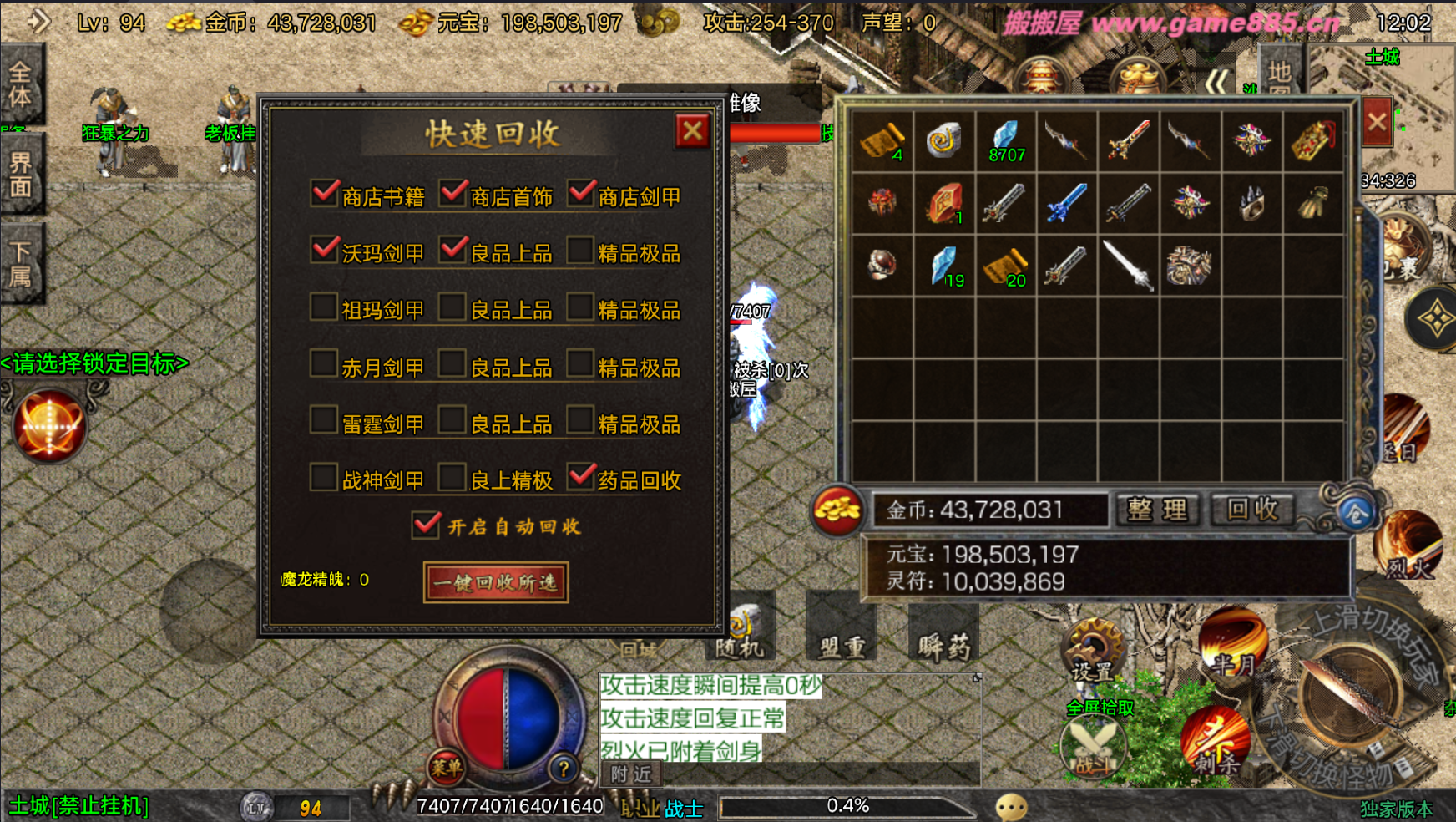The height and width of the screenshot is (822, 1456).
Task: Close the inventory bag window
Action: pos(1377,122)
